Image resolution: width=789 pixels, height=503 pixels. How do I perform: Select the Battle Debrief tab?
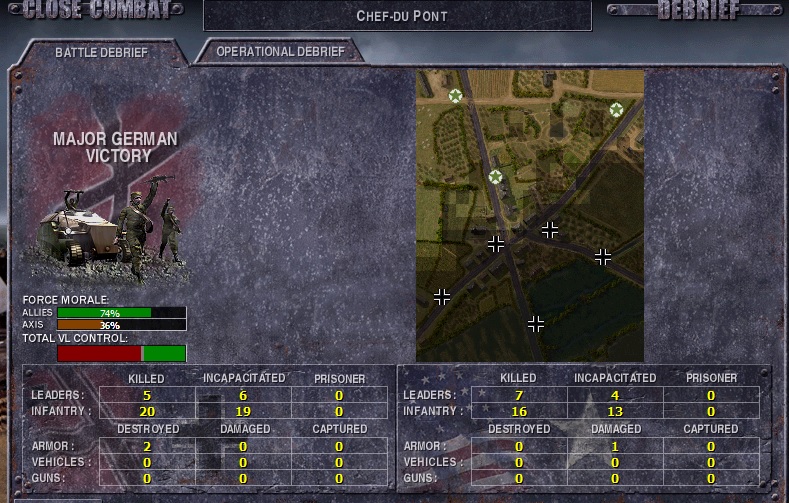[x=99, y=51]
